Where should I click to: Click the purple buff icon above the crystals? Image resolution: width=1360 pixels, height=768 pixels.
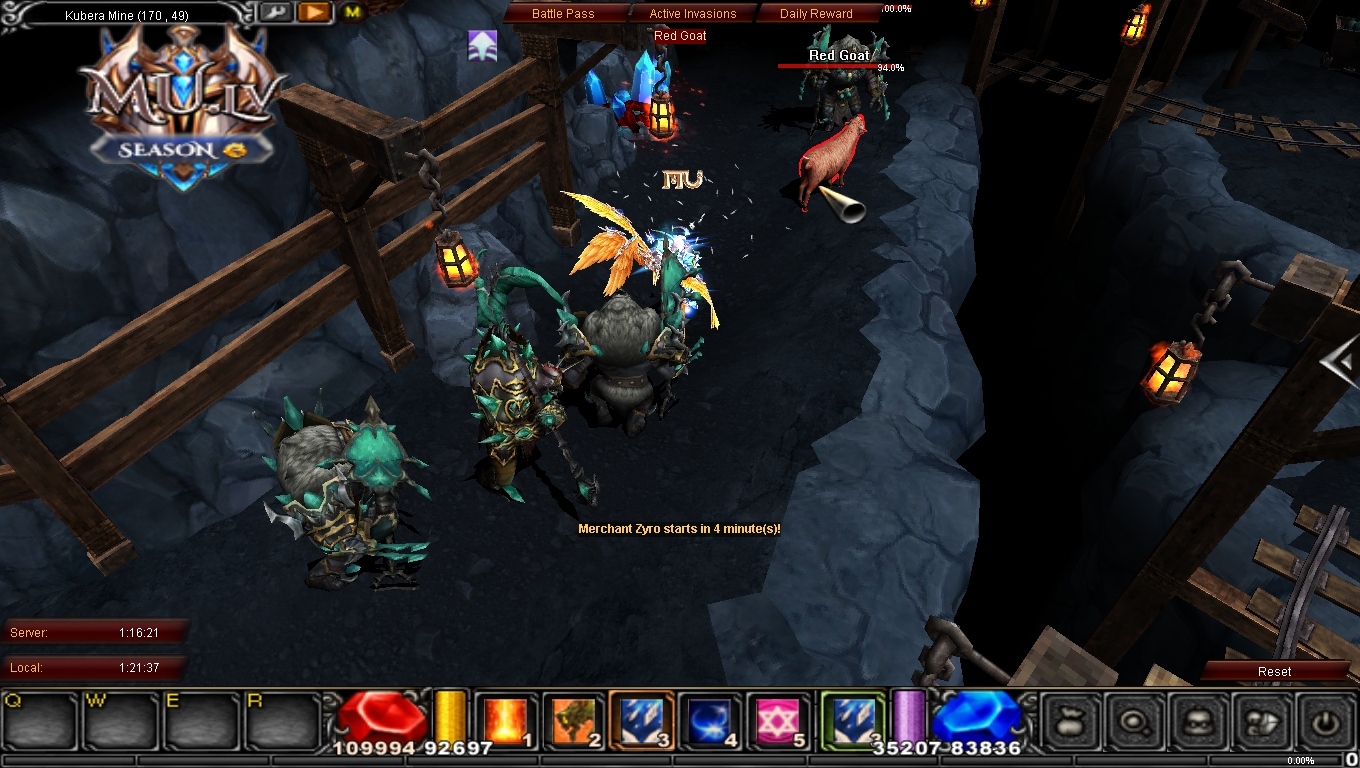(483, 45)
